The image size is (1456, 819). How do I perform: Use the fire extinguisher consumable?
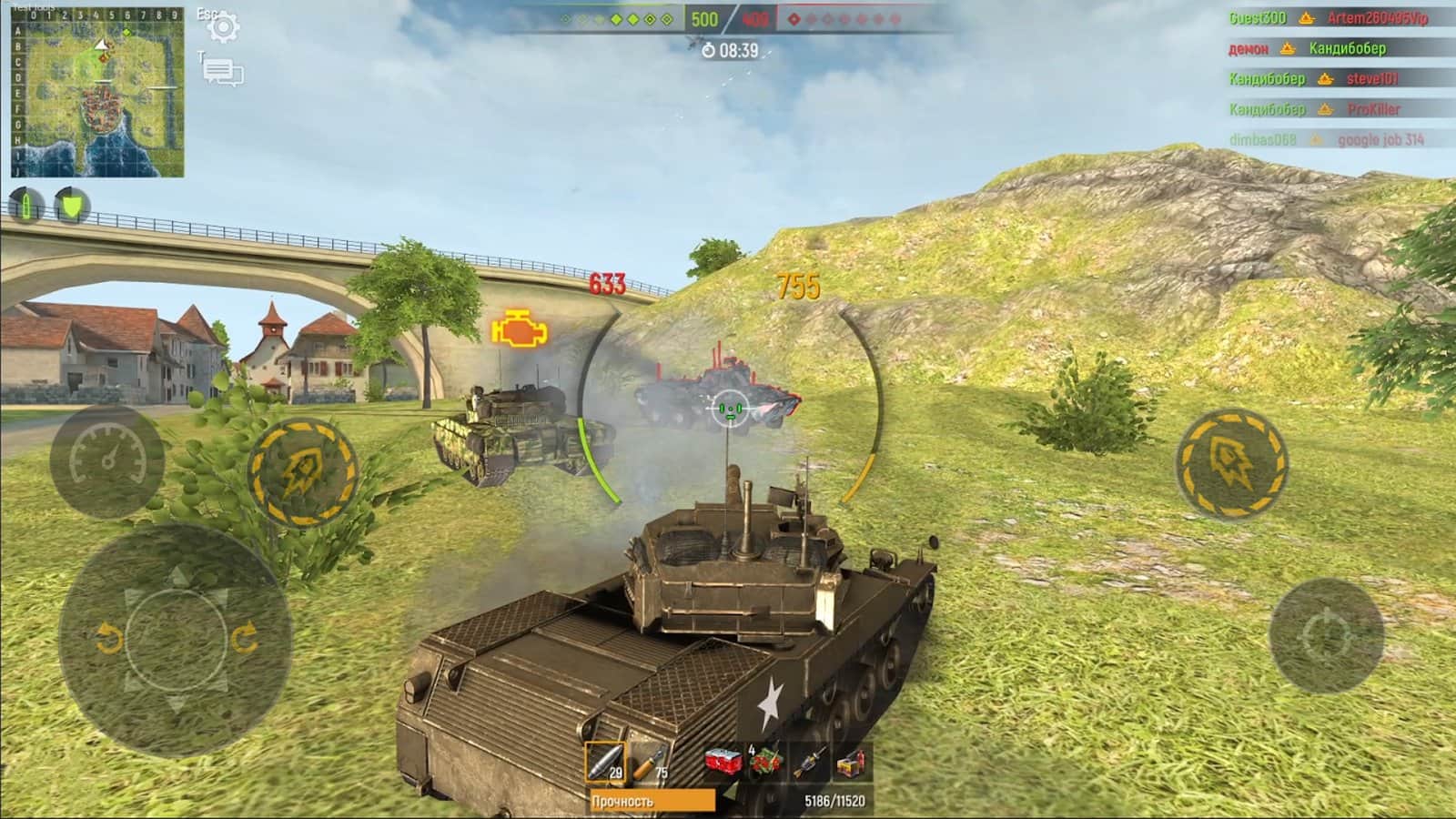(x=852, y=762)
